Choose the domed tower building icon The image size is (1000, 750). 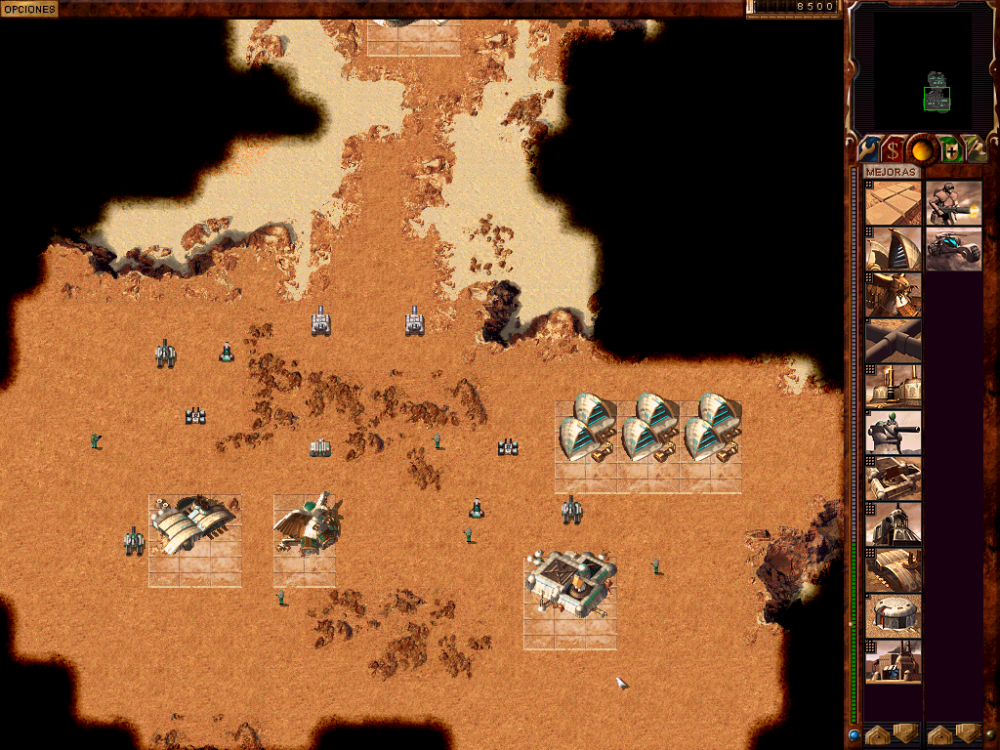tap(893, 524)
